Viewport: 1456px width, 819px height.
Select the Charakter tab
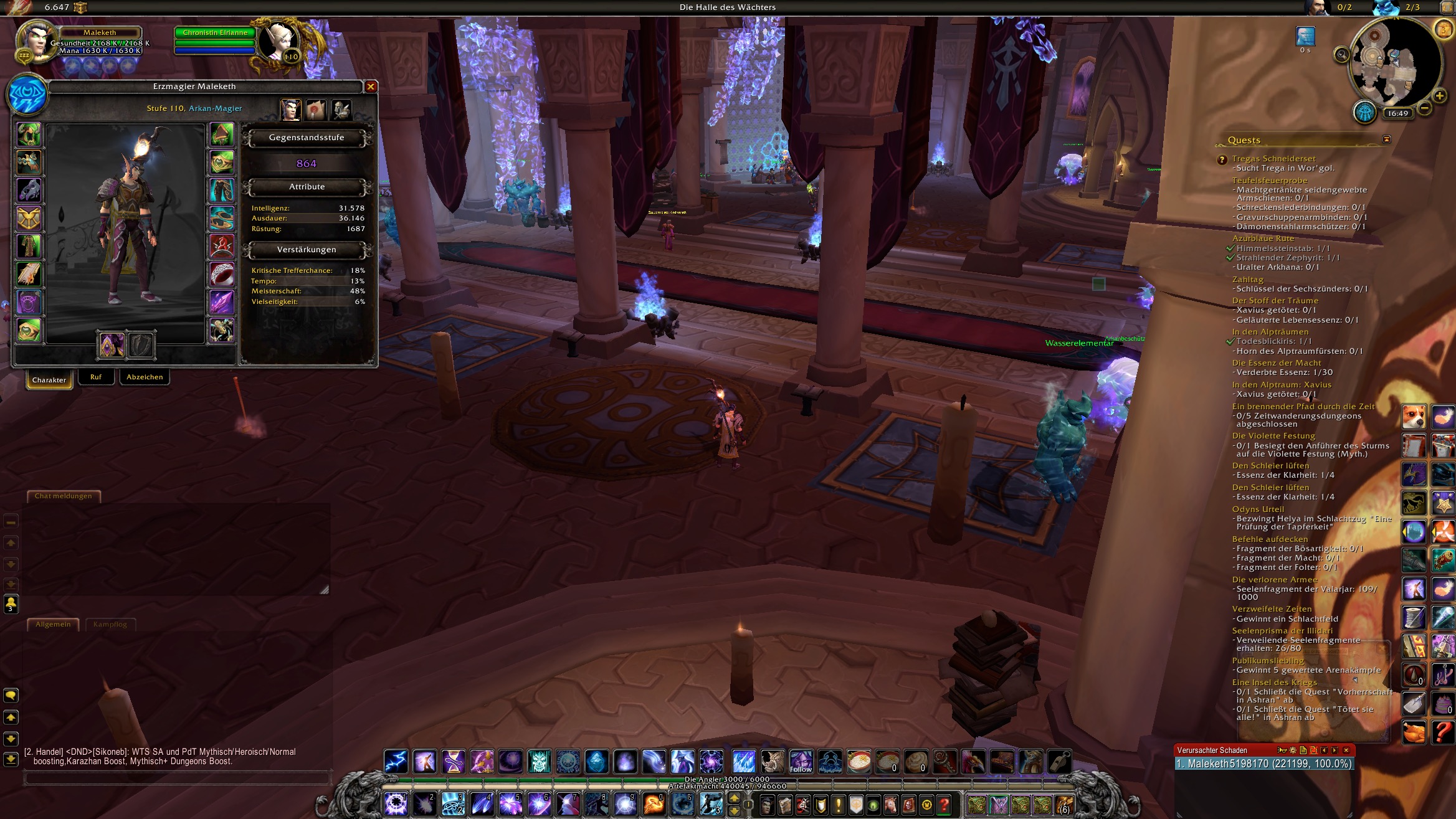49,379
